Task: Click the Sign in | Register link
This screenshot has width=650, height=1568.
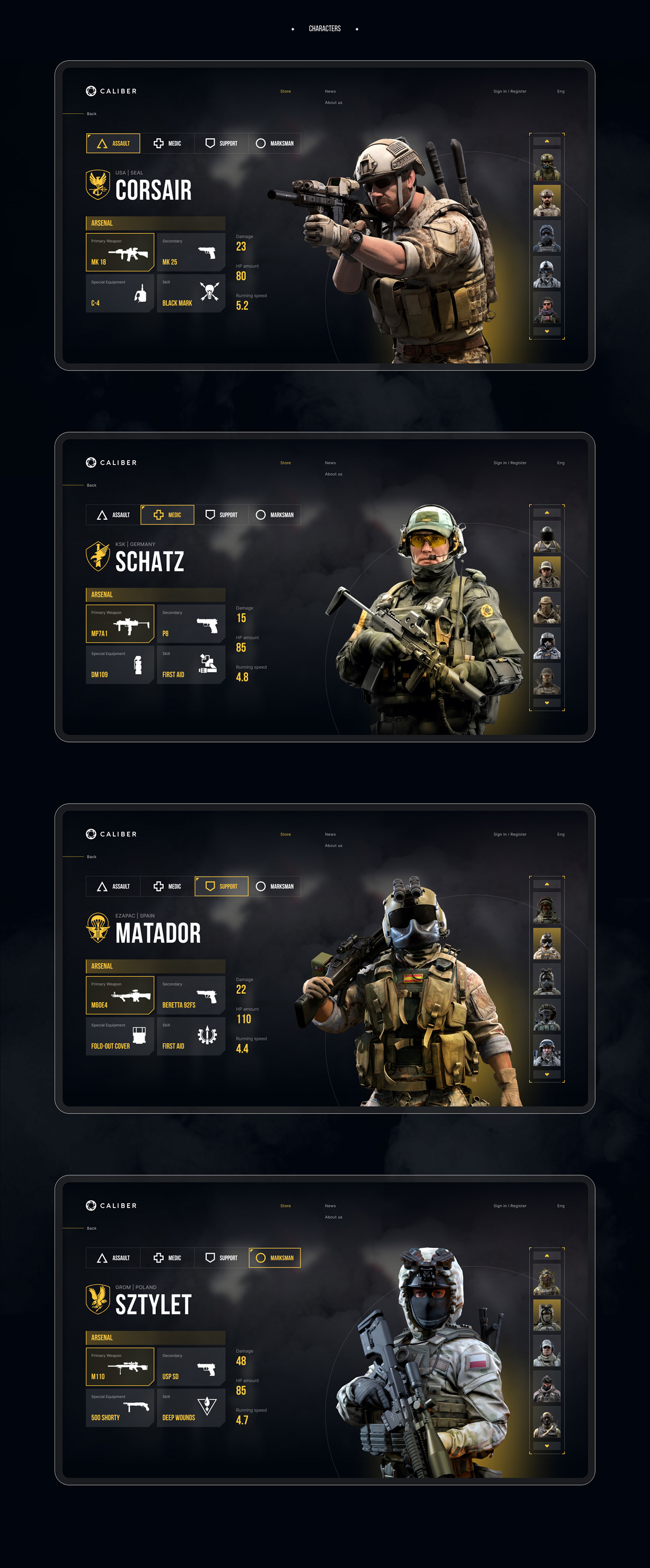Action: (510, 91)
